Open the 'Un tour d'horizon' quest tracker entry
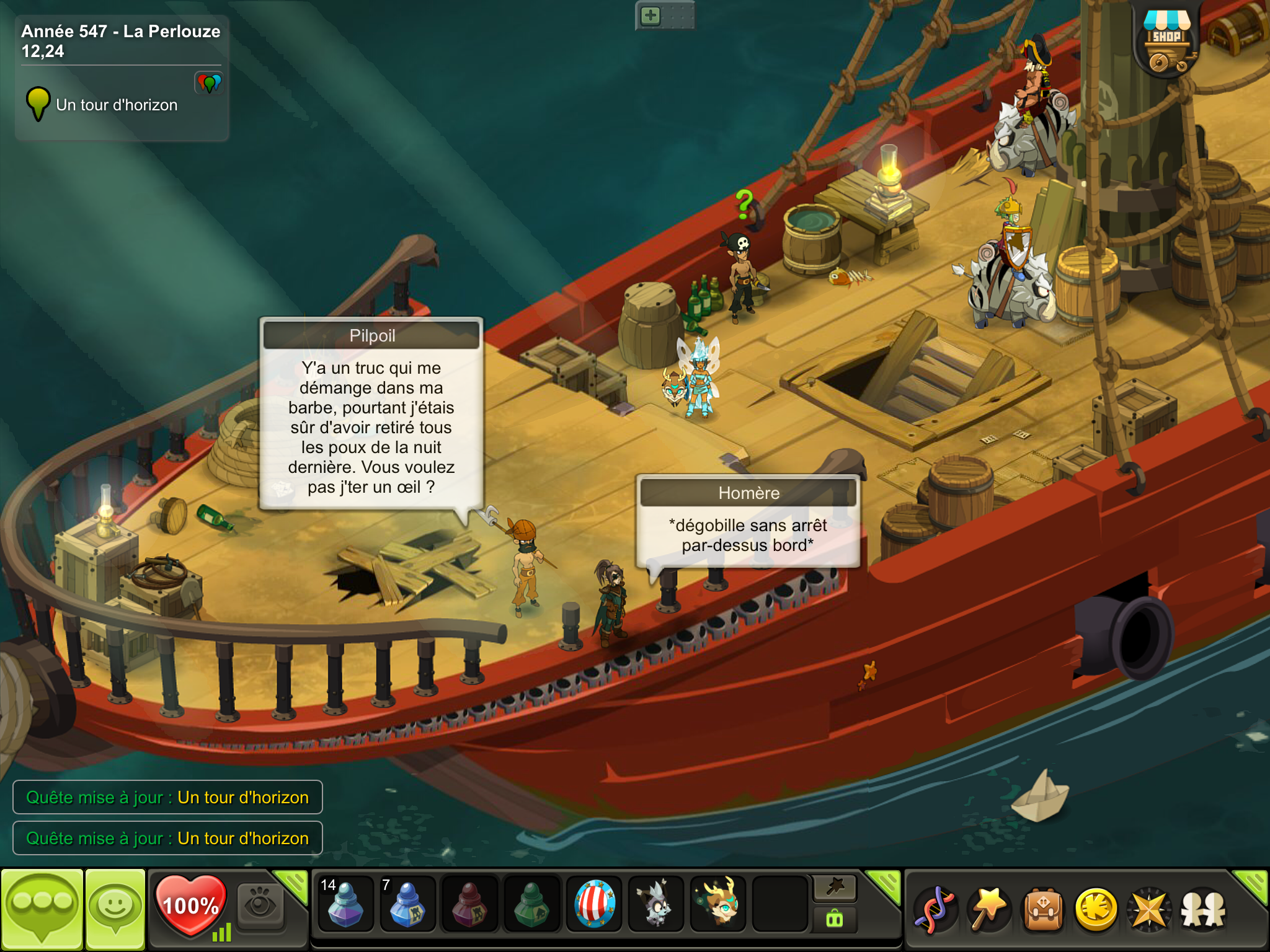Viewport: 1270px width, 952px height. tap(117, 105)
